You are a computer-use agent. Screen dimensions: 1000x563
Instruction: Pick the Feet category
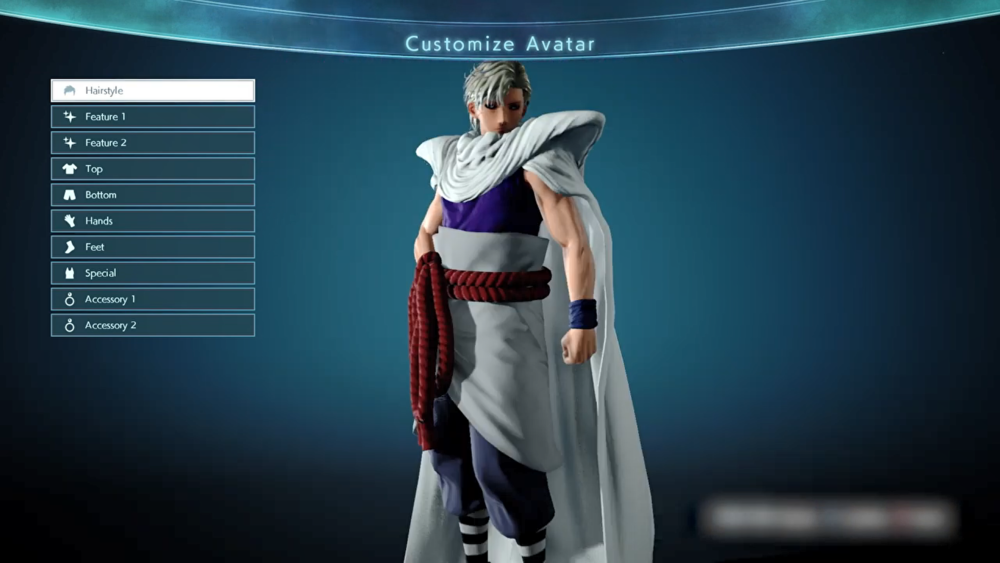[153, 247]
